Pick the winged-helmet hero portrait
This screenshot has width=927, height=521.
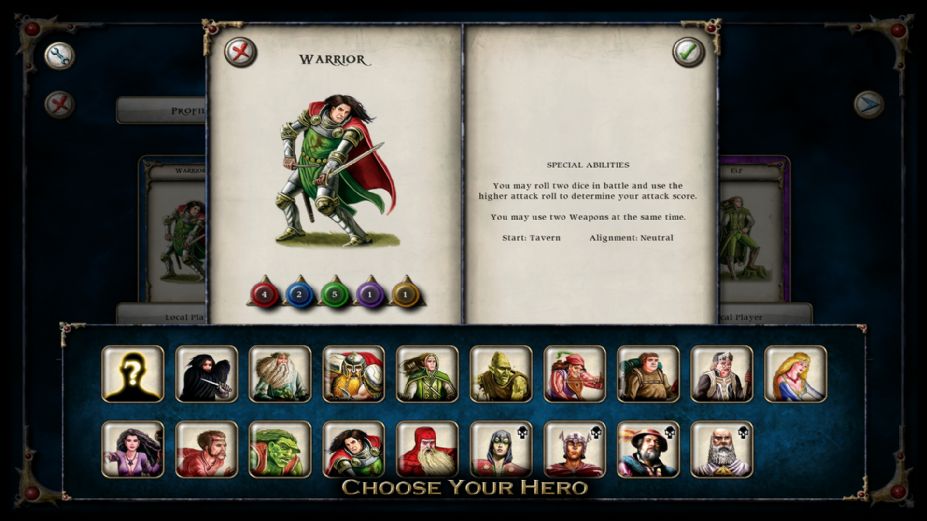tap(574, 449)
